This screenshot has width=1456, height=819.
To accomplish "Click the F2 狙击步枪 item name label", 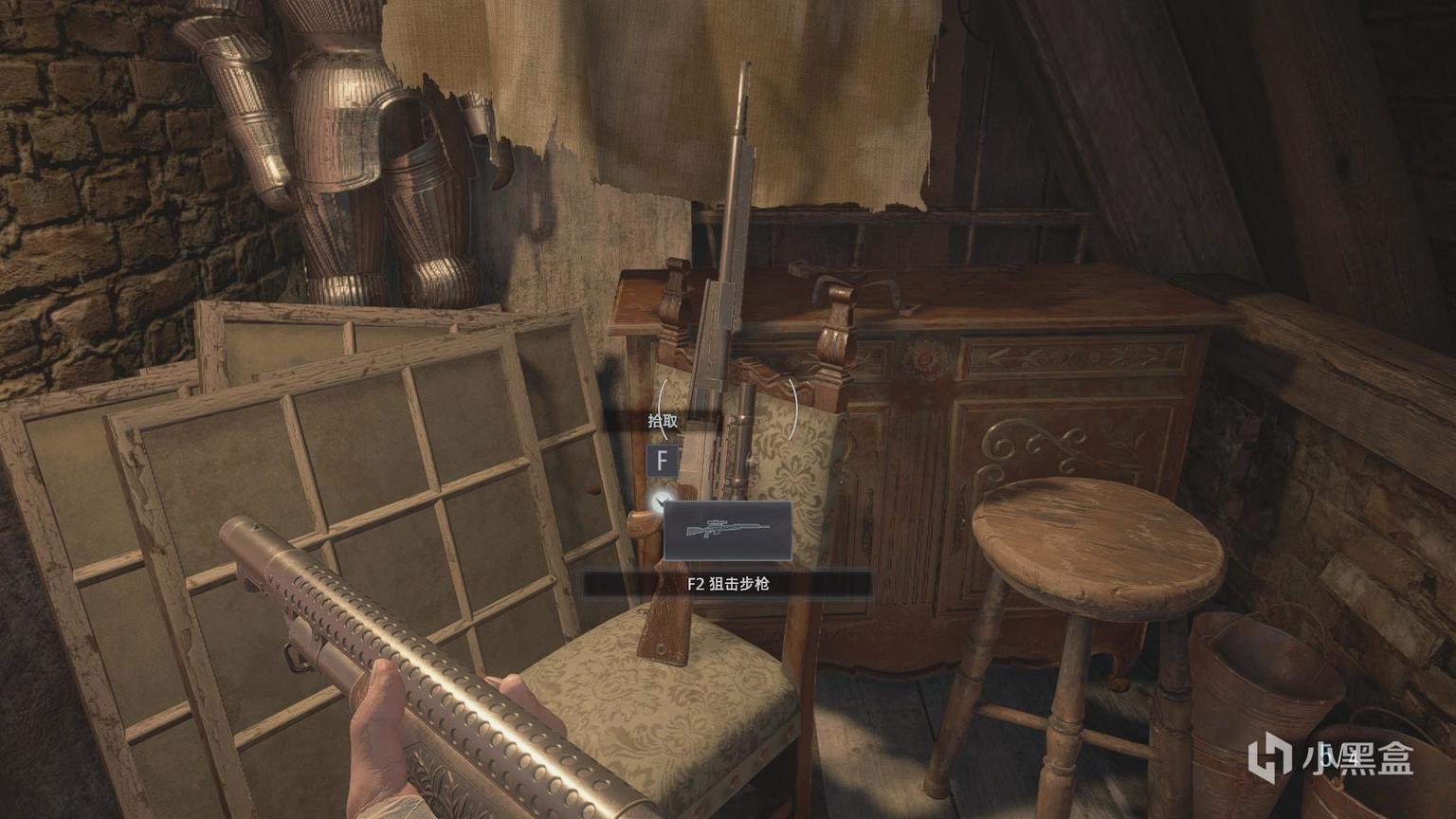I will [727, 585].
